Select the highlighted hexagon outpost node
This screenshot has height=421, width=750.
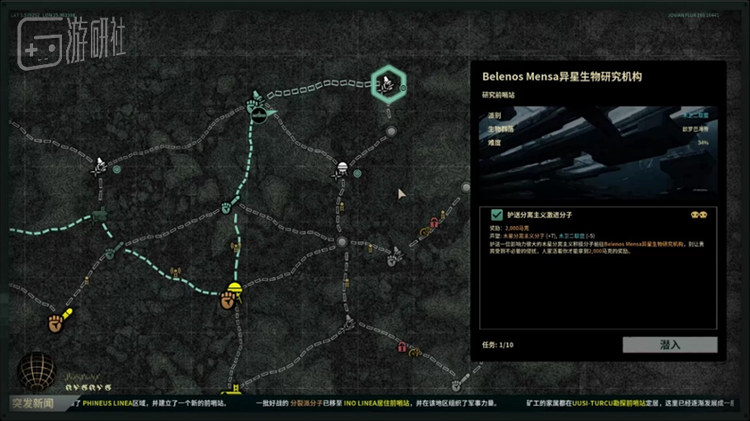(x=388, y=84)
